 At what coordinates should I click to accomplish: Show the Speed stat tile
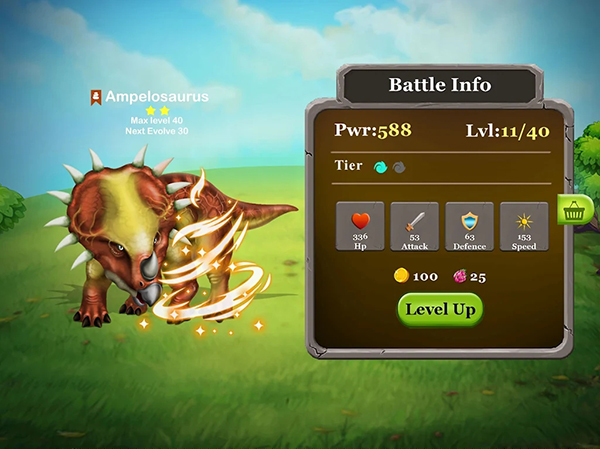[524, 226]
